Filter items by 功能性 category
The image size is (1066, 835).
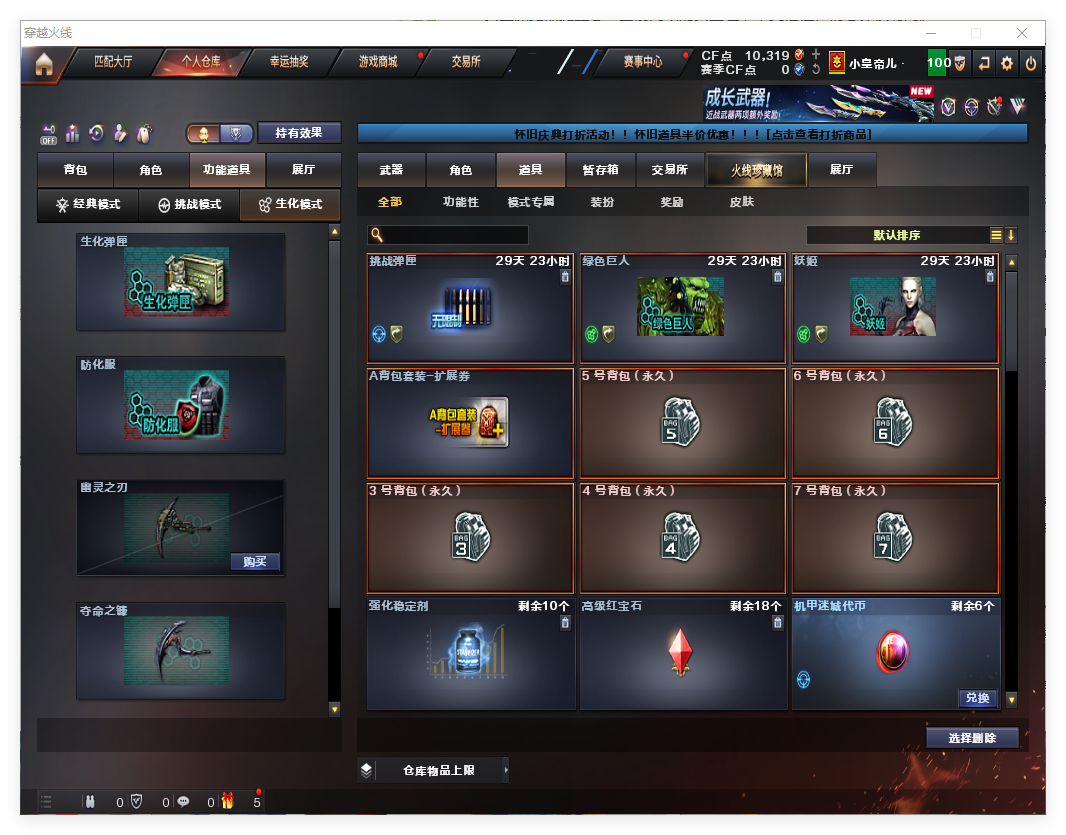pos(461,202)
